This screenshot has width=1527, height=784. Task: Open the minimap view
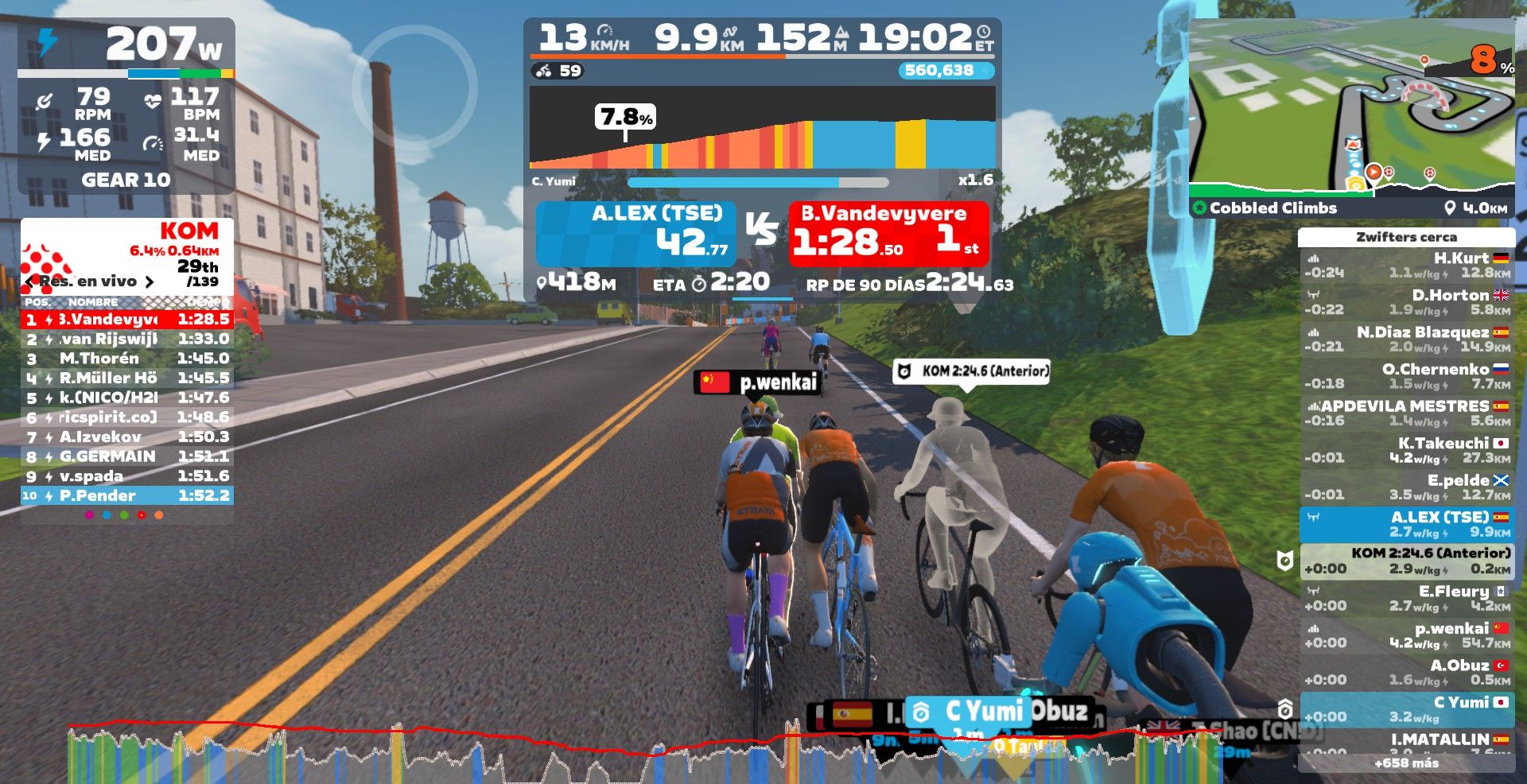pyautogui.click(x=1351, y=107)
